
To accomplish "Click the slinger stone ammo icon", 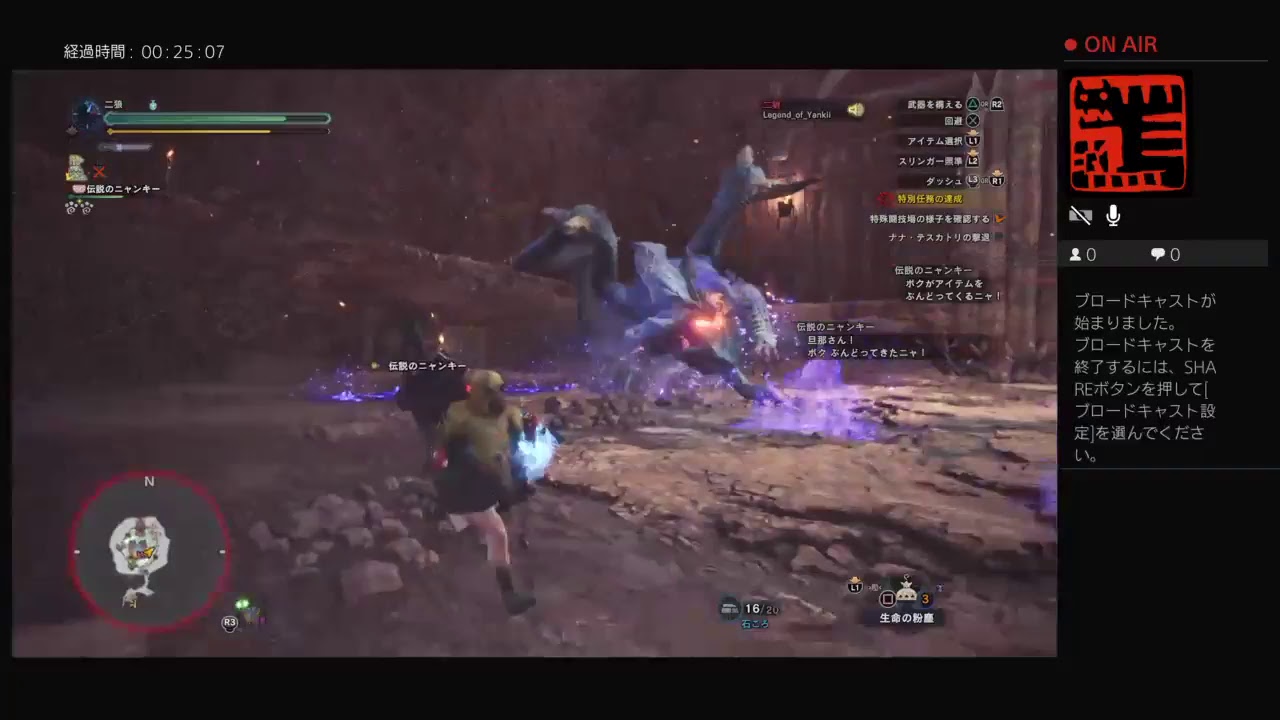I will coord(730,607).
